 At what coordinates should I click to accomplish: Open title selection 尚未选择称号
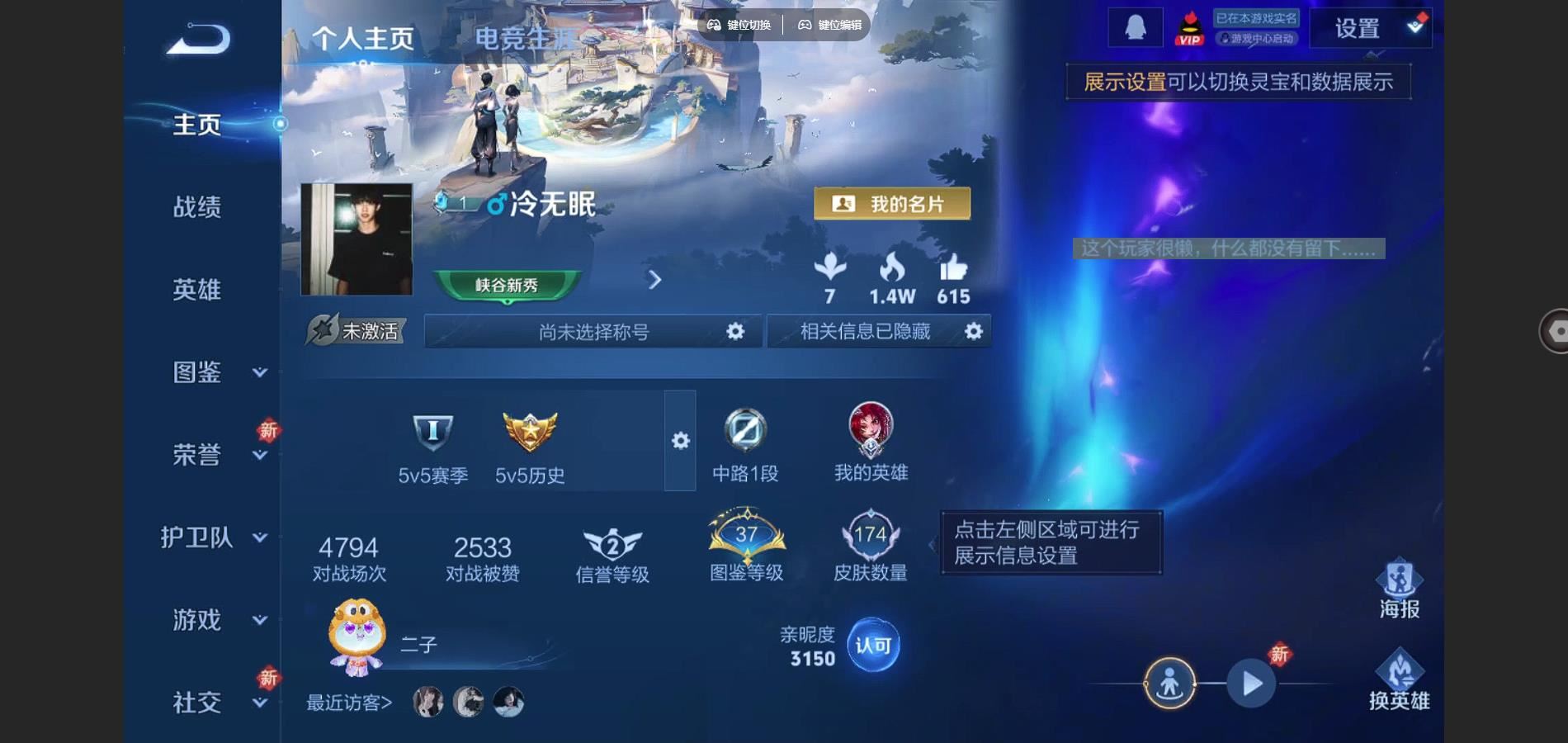pyautogui.click(x=594, y=332)
